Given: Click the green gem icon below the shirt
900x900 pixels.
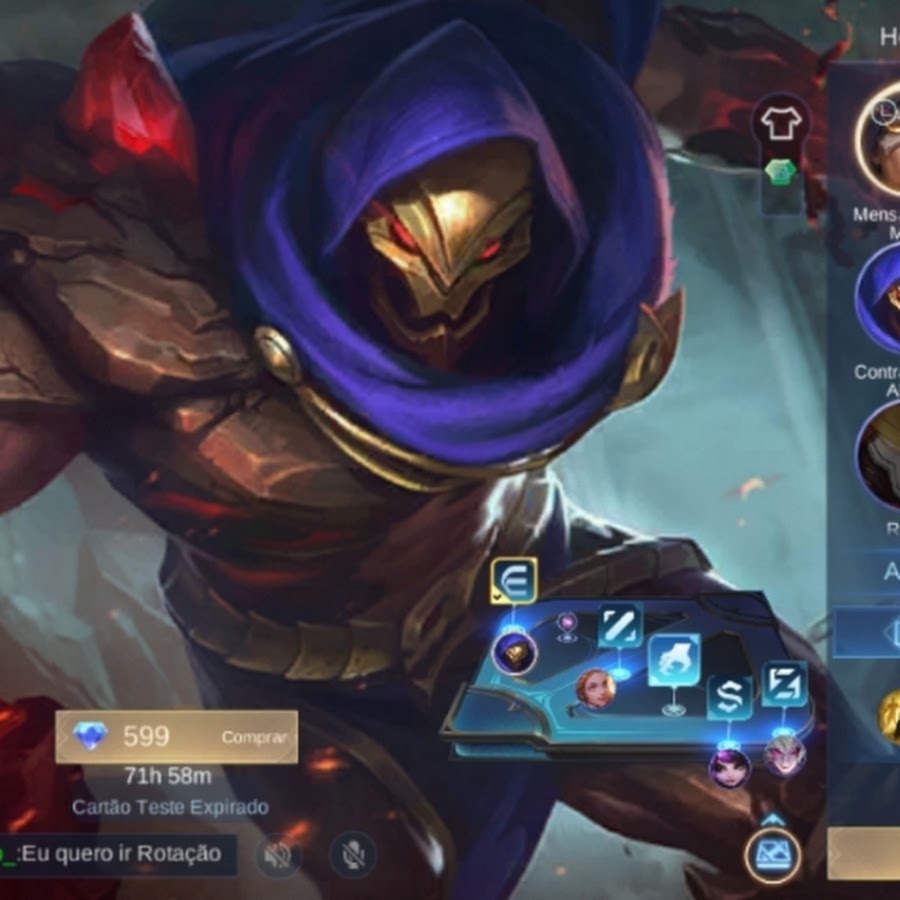Looking at the screenshot, I should point(780,172).
